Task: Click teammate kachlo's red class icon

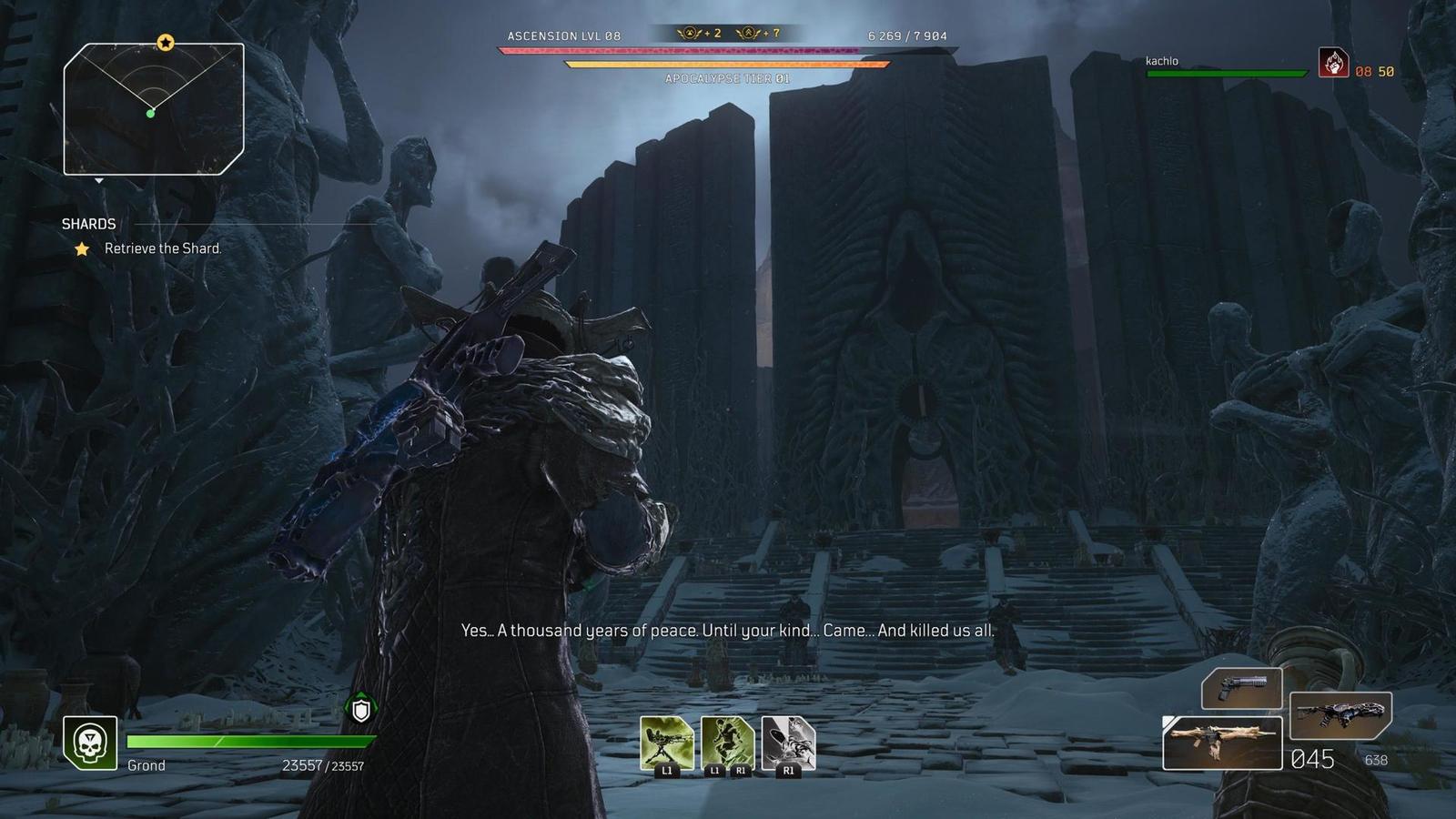Action: coord(1333,63)
